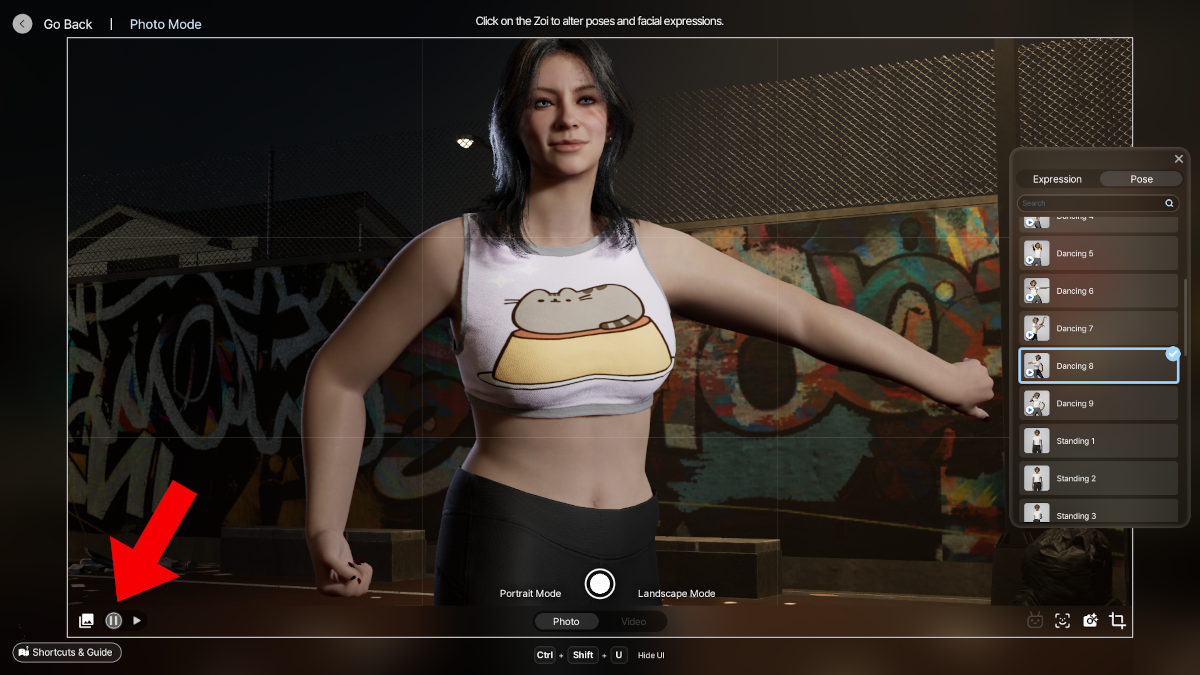Apply the Standing 2 pose

pos(1098,479)
